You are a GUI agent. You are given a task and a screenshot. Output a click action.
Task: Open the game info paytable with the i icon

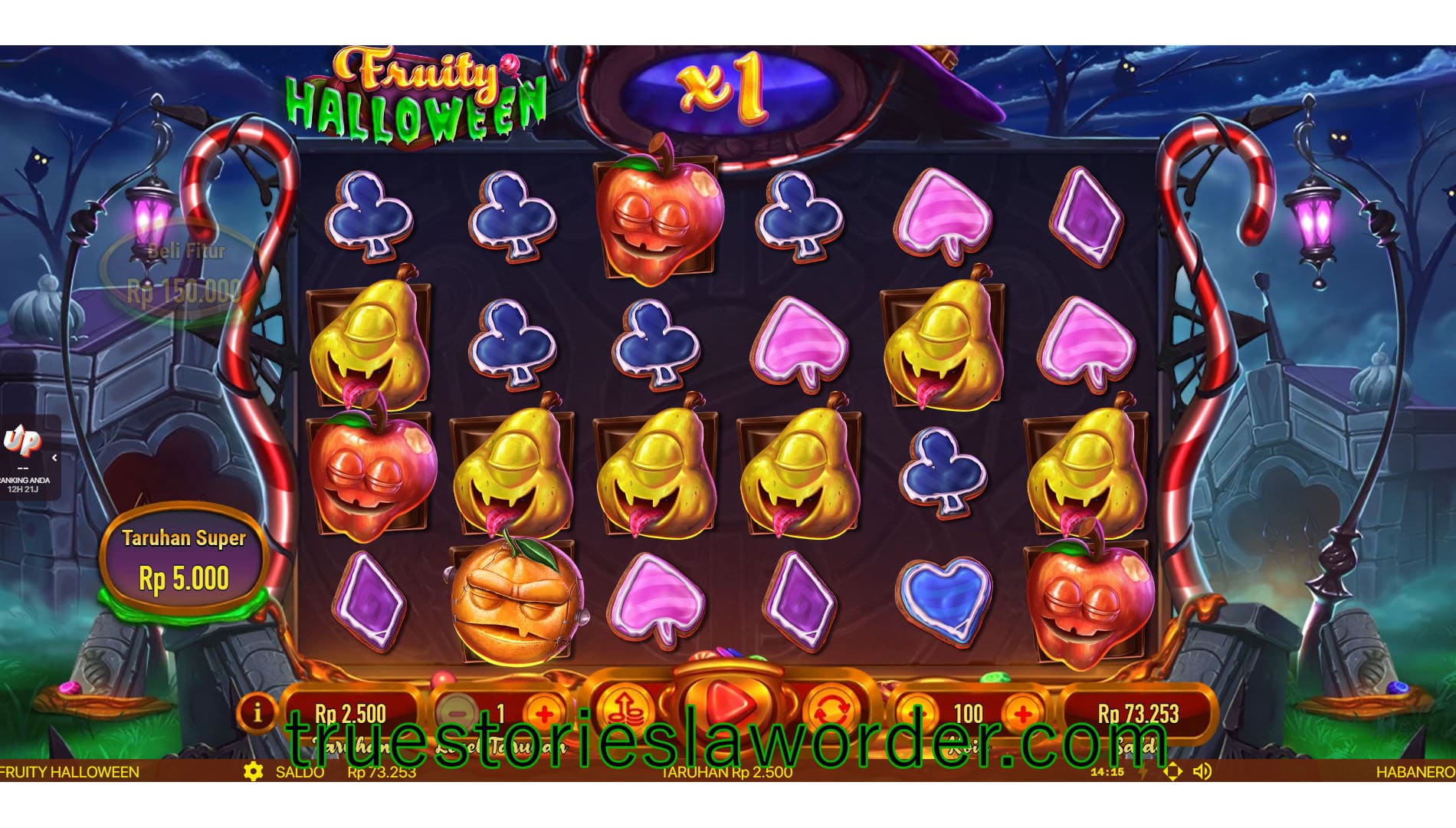tap(258, 713)
